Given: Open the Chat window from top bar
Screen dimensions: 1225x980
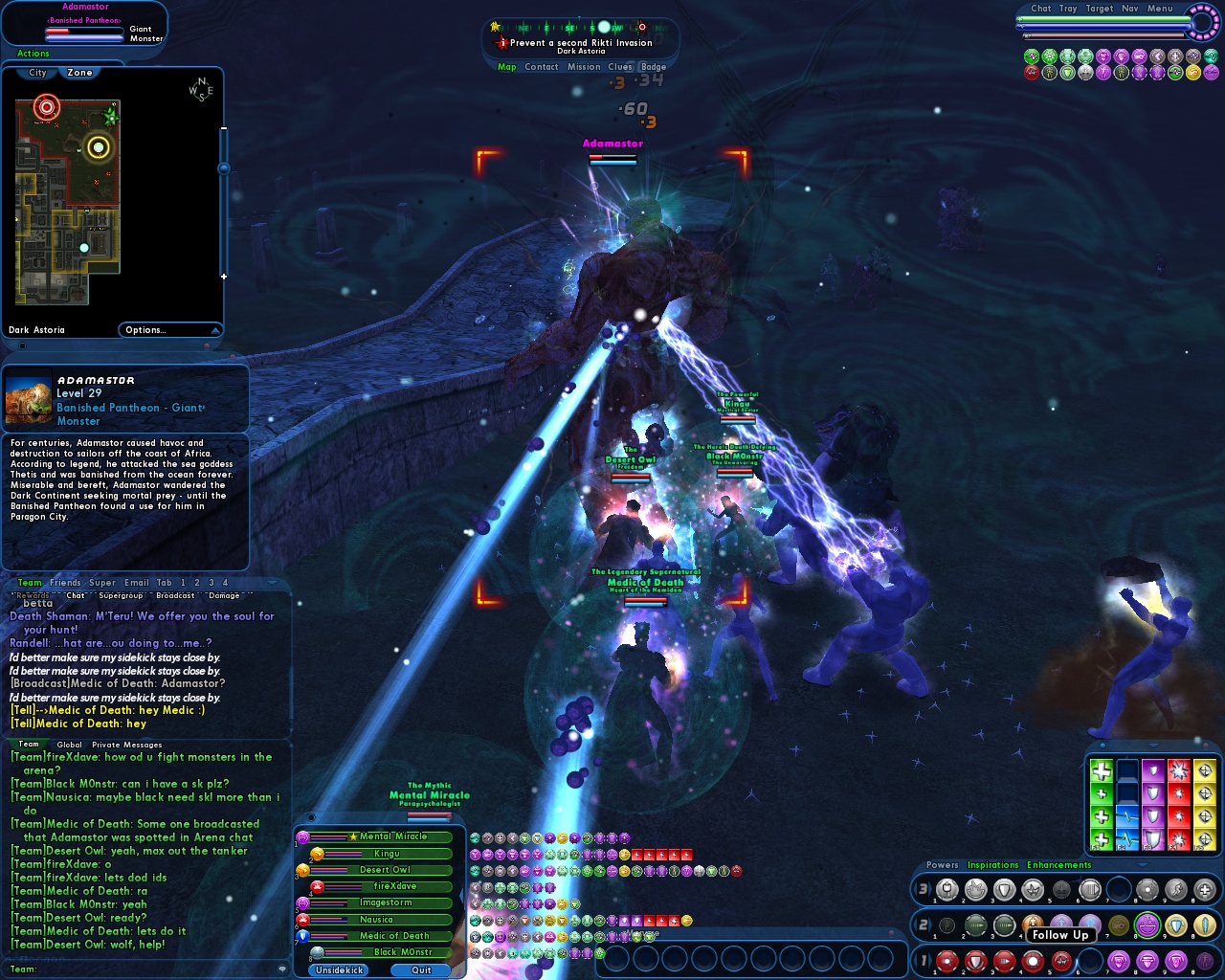Looking at the screenshot, I should [x=1040, y=9].
